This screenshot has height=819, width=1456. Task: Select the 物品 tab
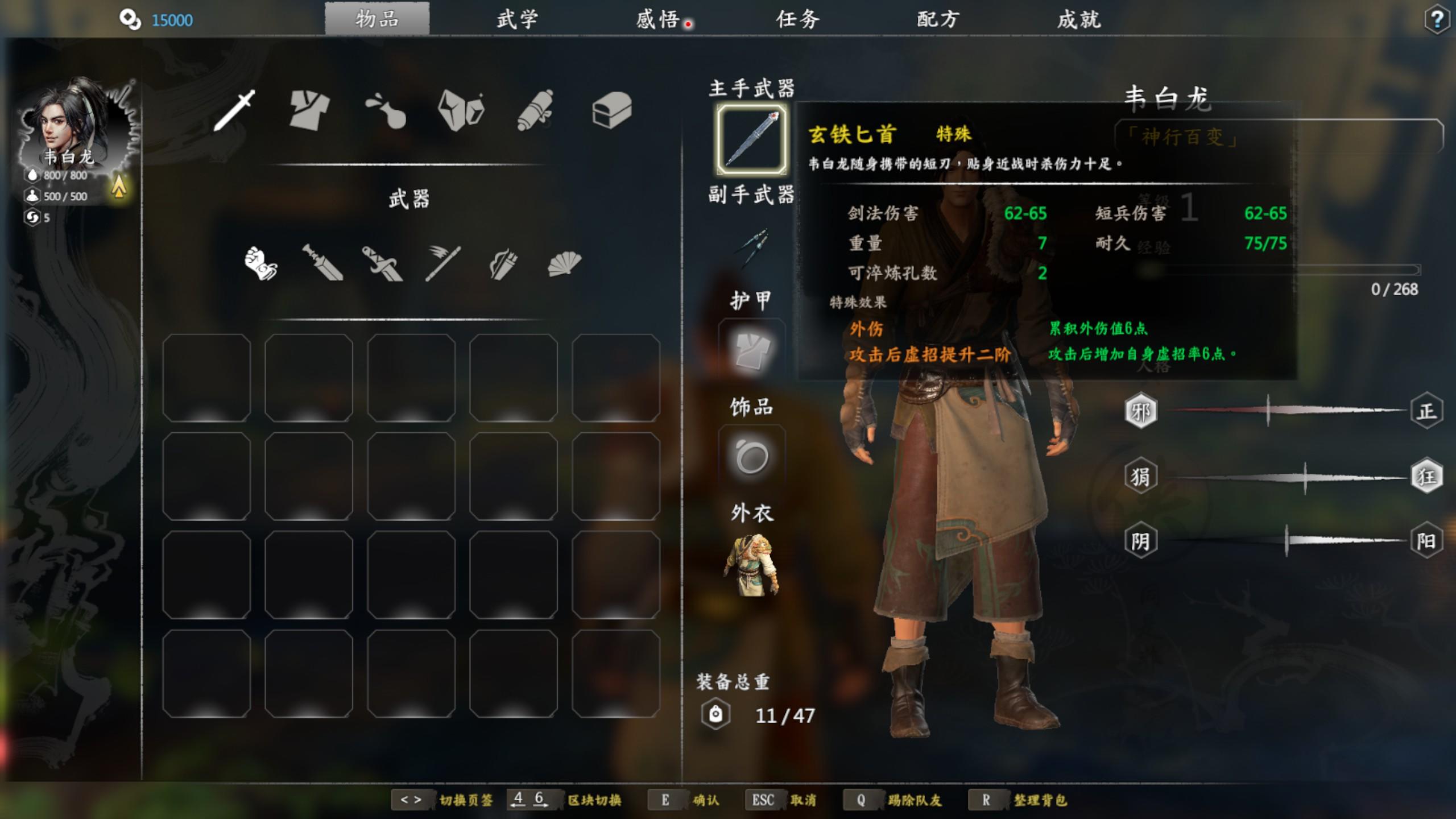click(377, 20)
